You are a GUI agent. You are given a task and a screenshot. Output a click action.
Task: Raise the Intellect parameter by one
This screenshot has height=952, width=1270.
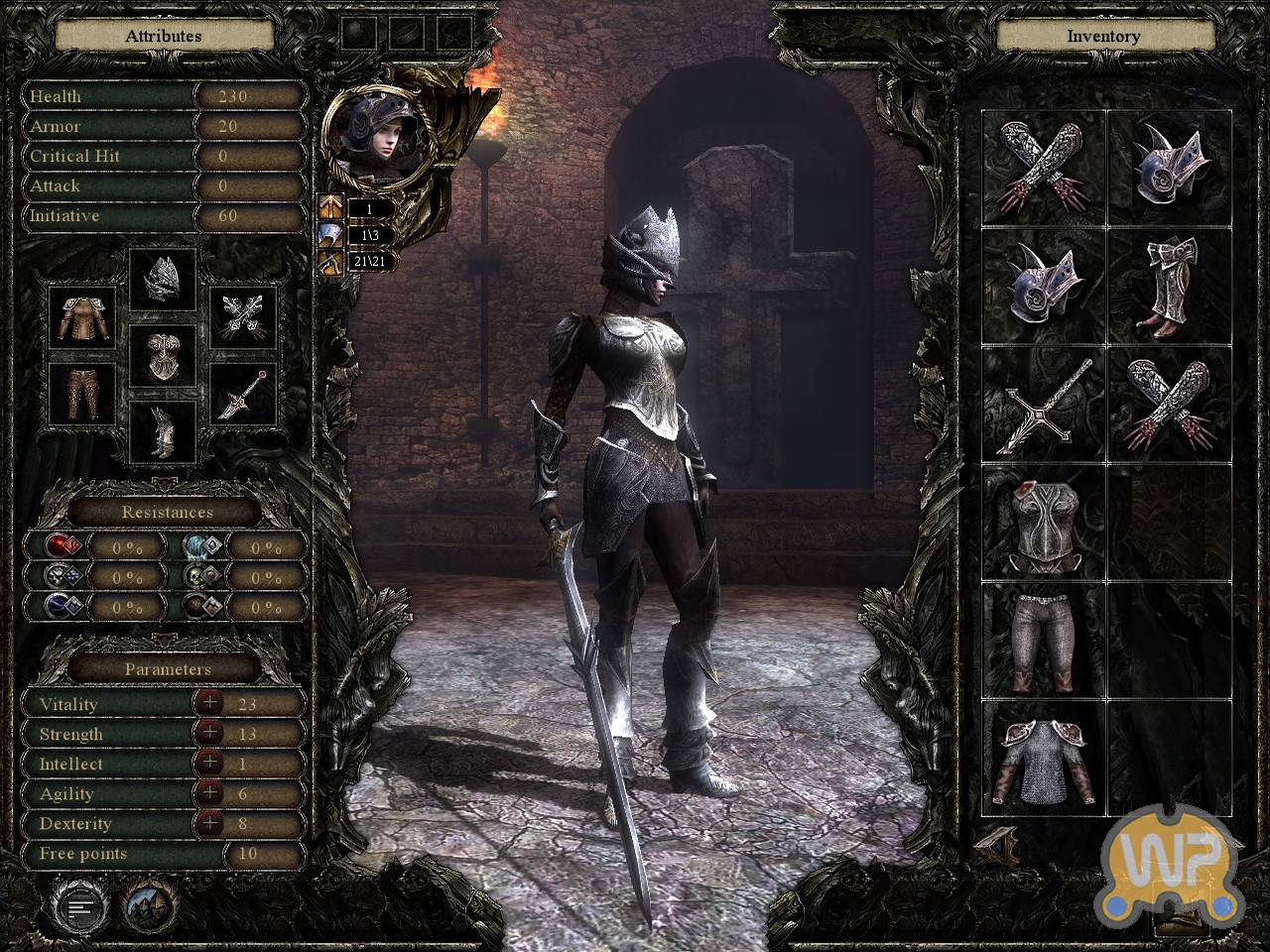[x=209, y=763]
